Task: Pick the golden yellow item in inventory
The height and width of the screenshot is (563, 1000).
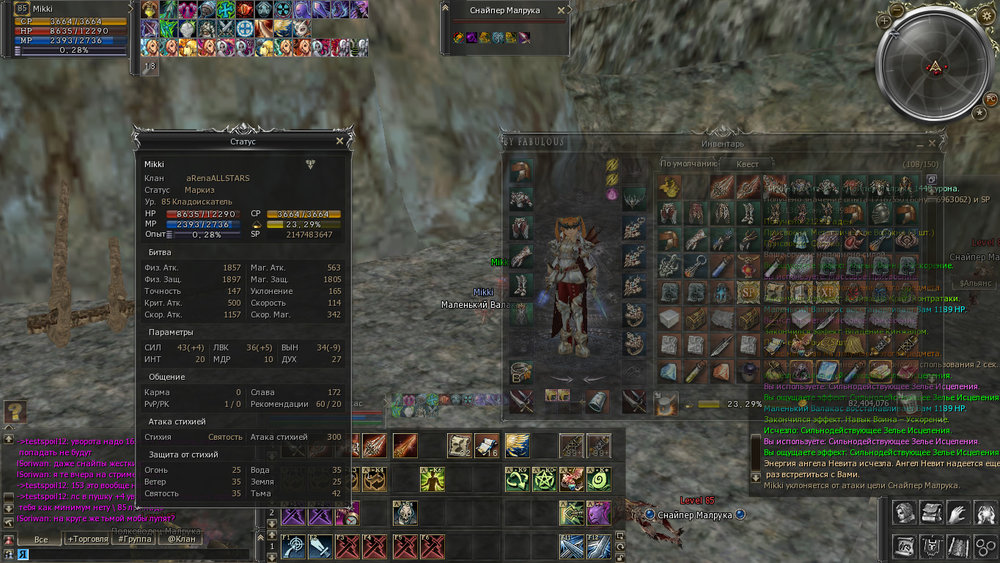Action: [670, 187]
